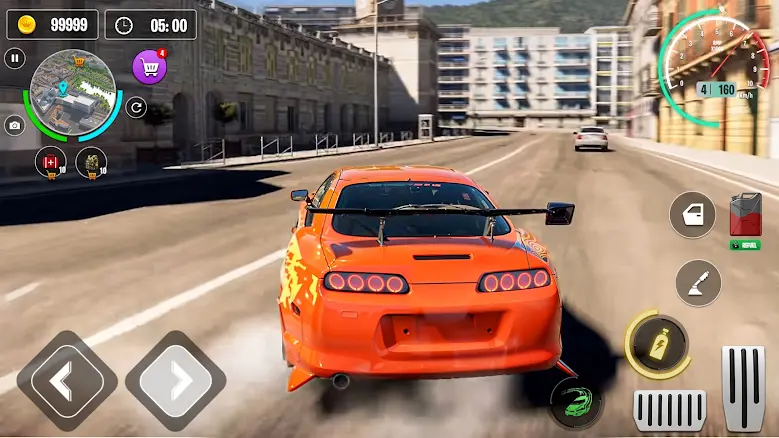779x438 pixels.
Task: Steer left with the left arrow
Action: [x=67, y=381]
